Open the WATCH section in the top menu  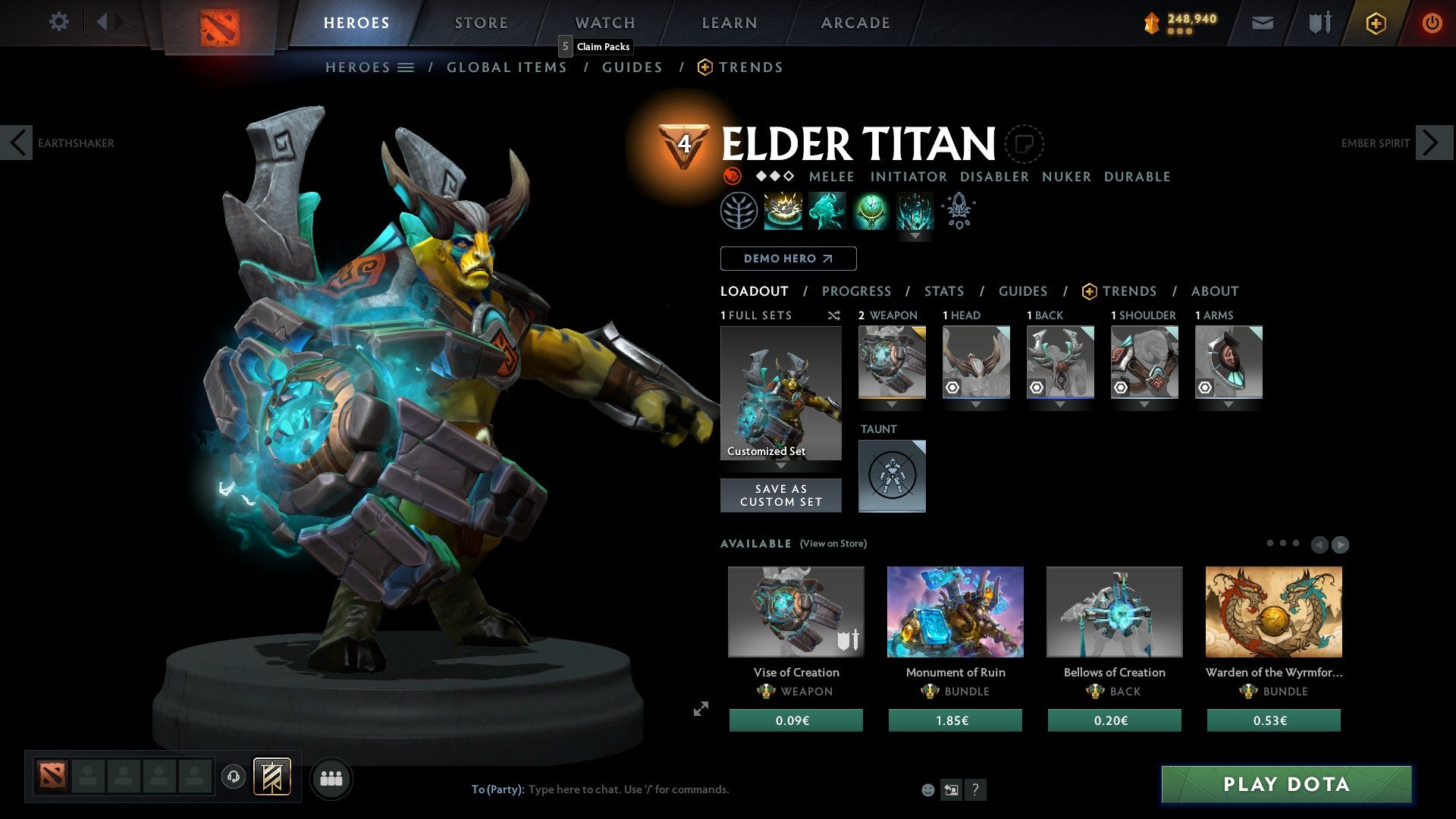point(604,22)
